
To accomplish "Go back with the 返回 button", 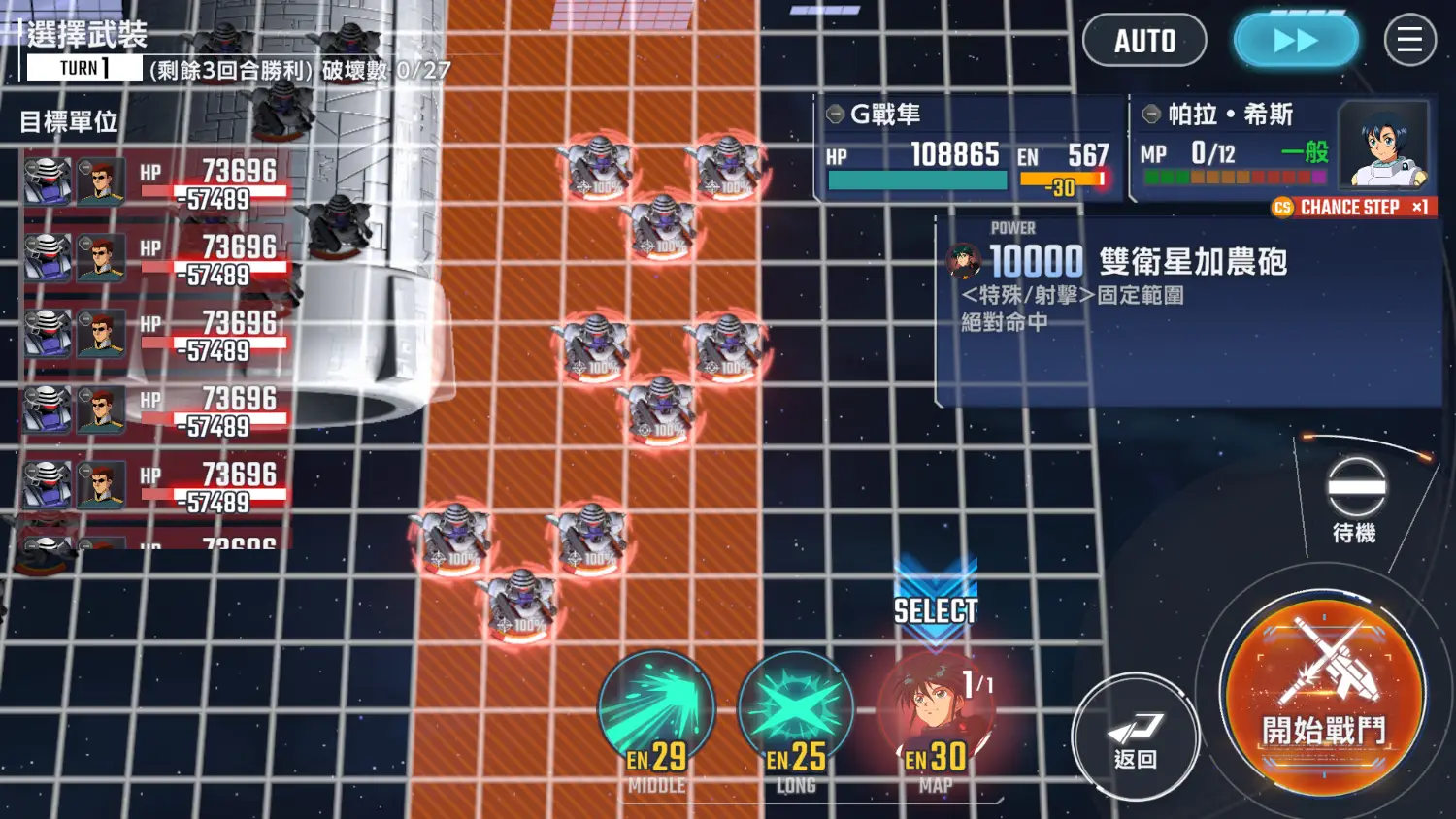I will 1135,737.
